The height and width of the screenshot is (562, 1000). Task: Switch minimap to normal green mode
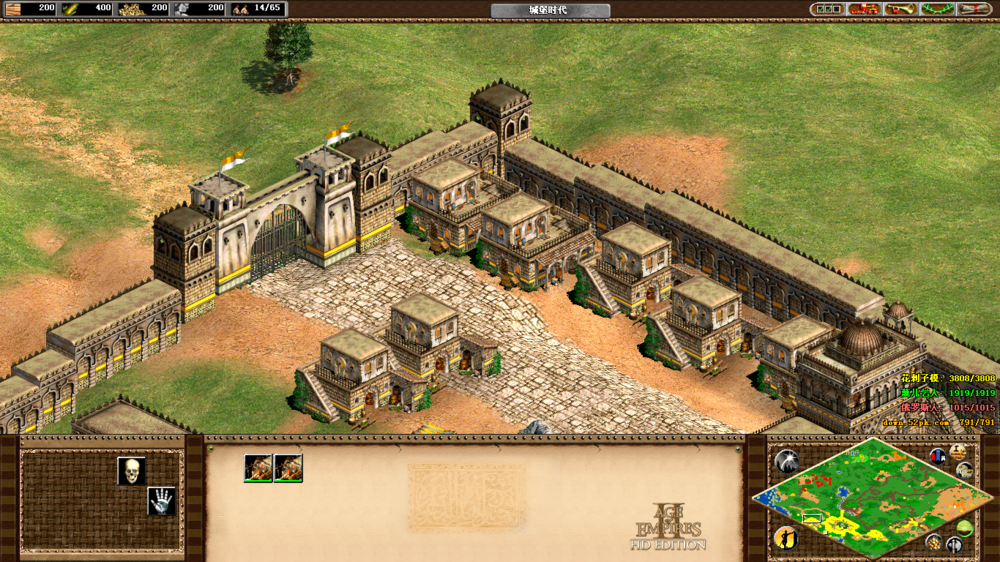[964, 528]
